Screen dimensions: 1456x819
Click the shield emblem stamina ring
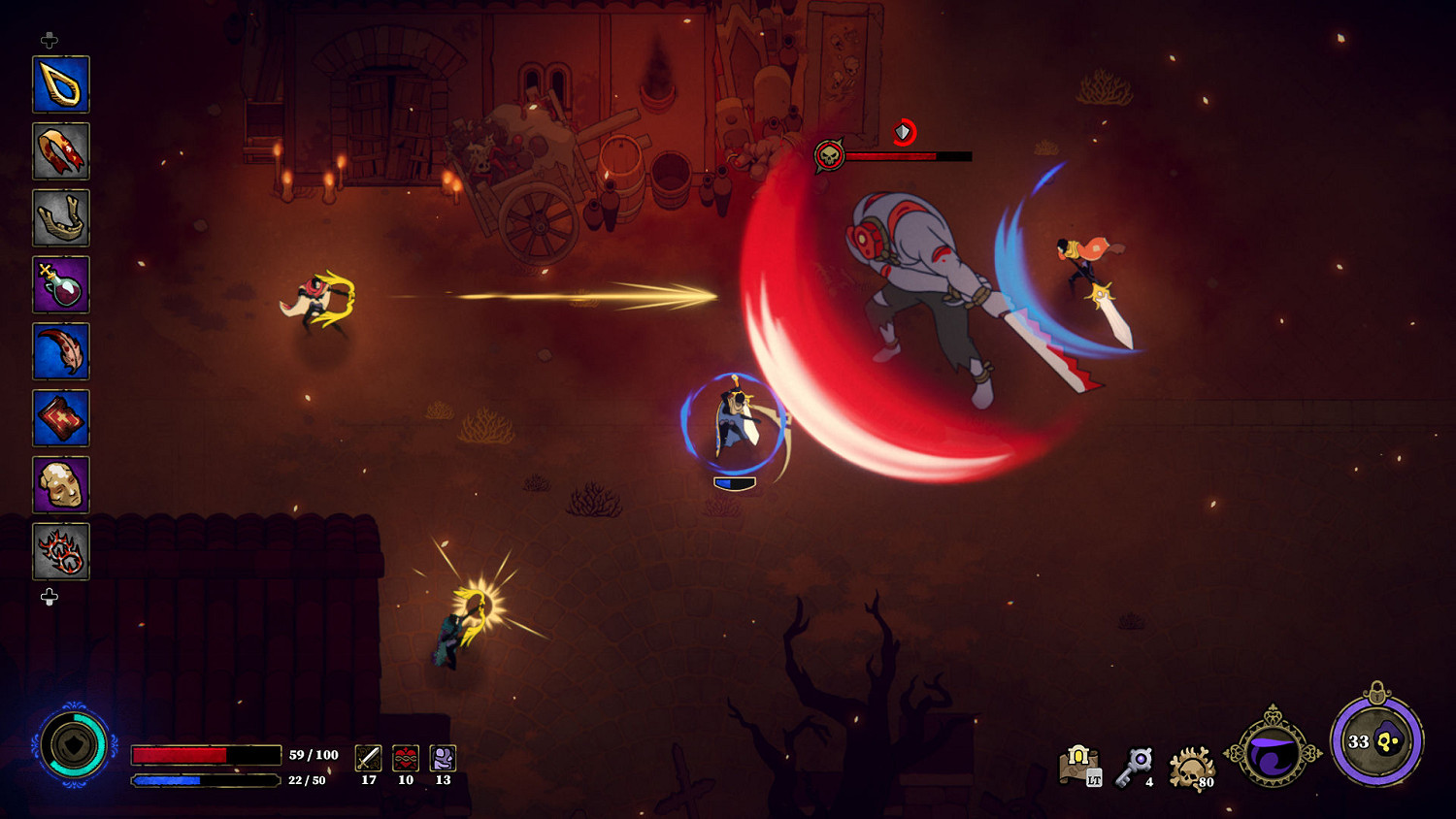[x=74, y=745]
